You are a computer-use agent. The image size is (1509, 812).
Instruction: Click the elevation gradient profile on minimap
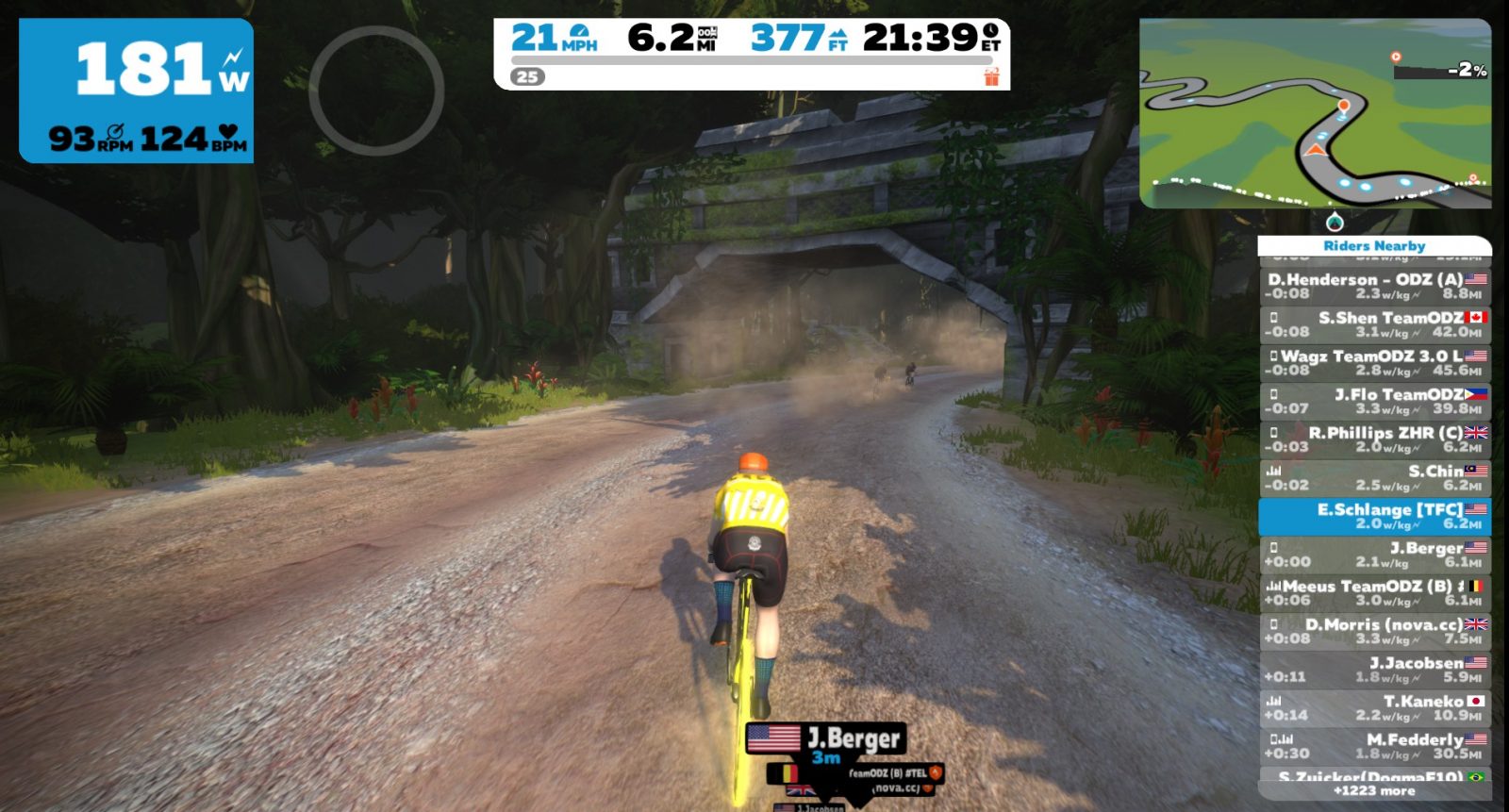[x=1440, y=67]
